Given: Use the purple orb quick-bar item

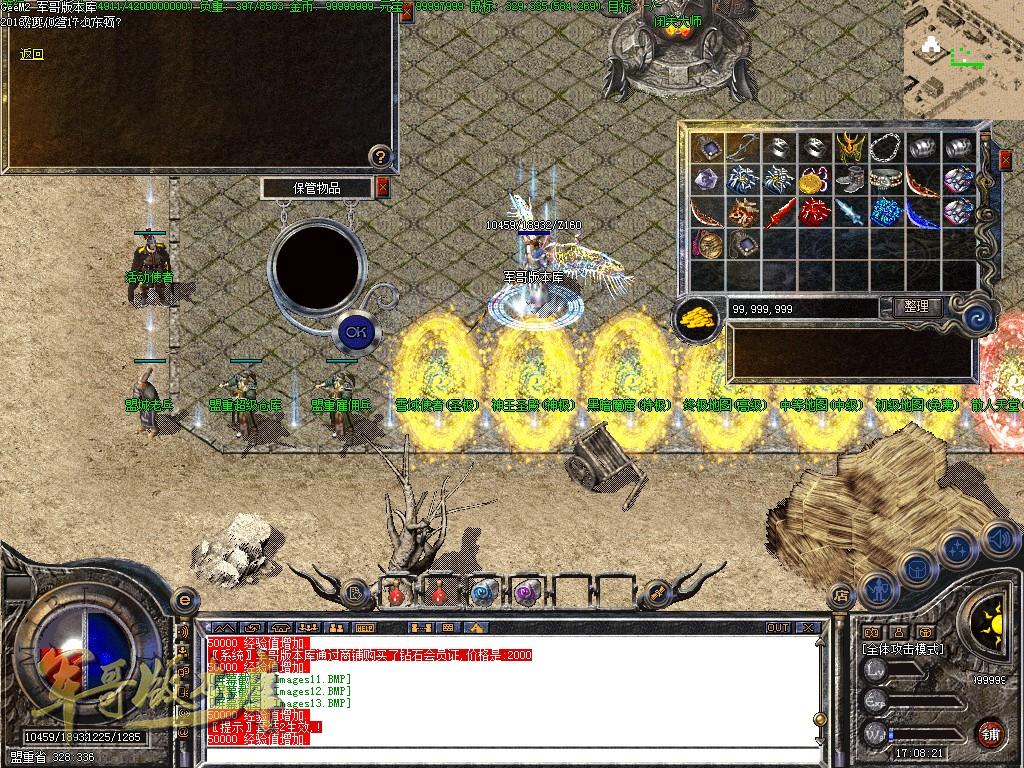Looking at the screenshot, I should [526, 592].
